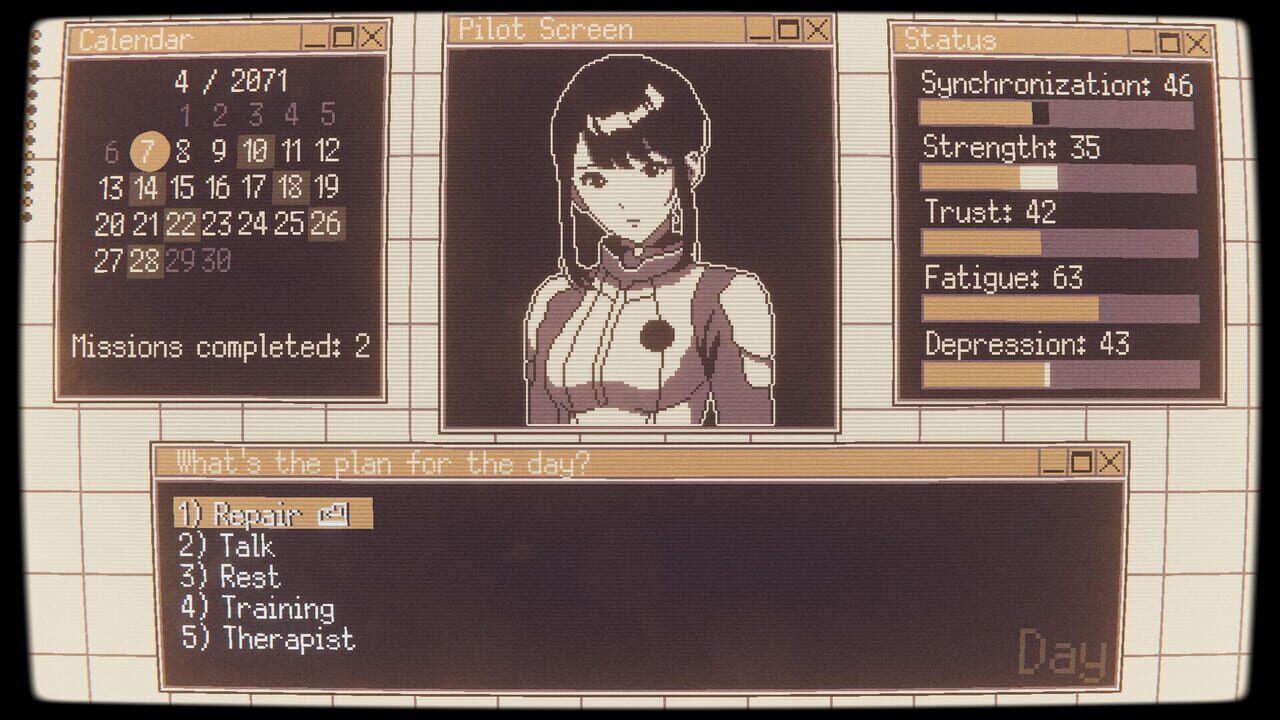1280x720 pixels.
Task: Minimize the Calendar window
Action: pyautogui.click(x=316, y=40)
